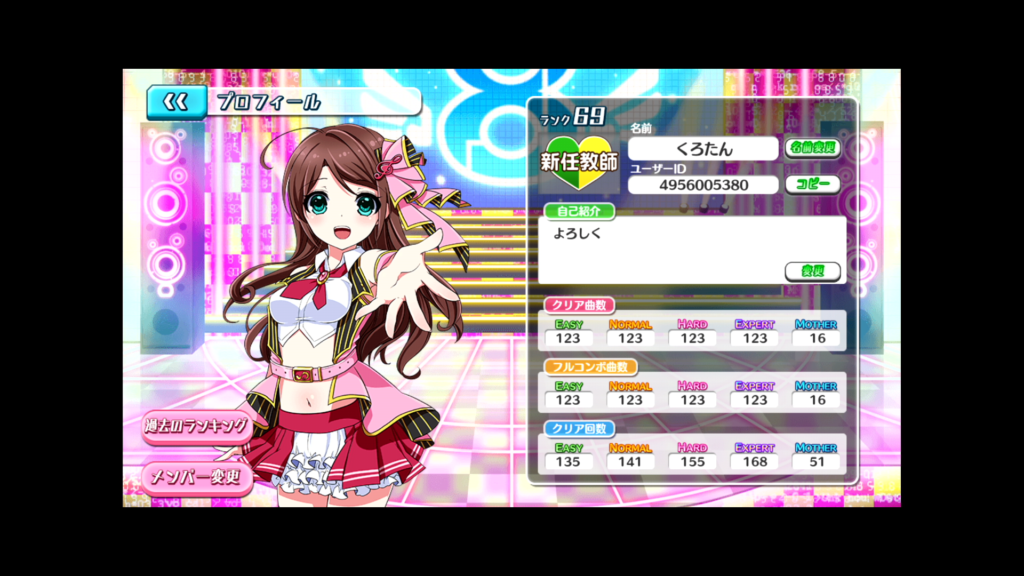Copy the user ID with コピー button
The width and height of the screenshot is (1024, 576).
coord(812,185)
